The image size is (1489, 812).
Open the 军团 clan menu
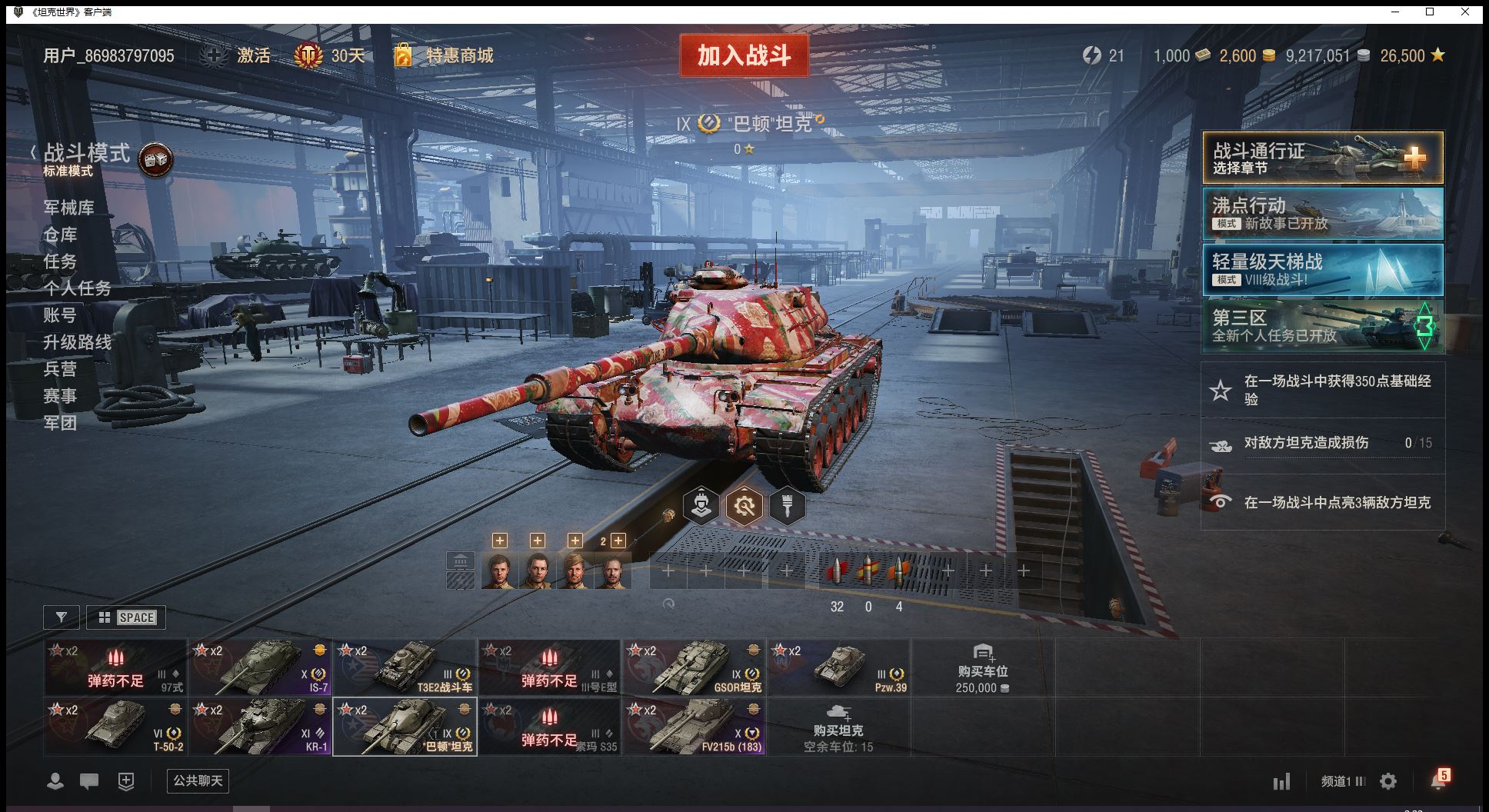coord(60,423)
